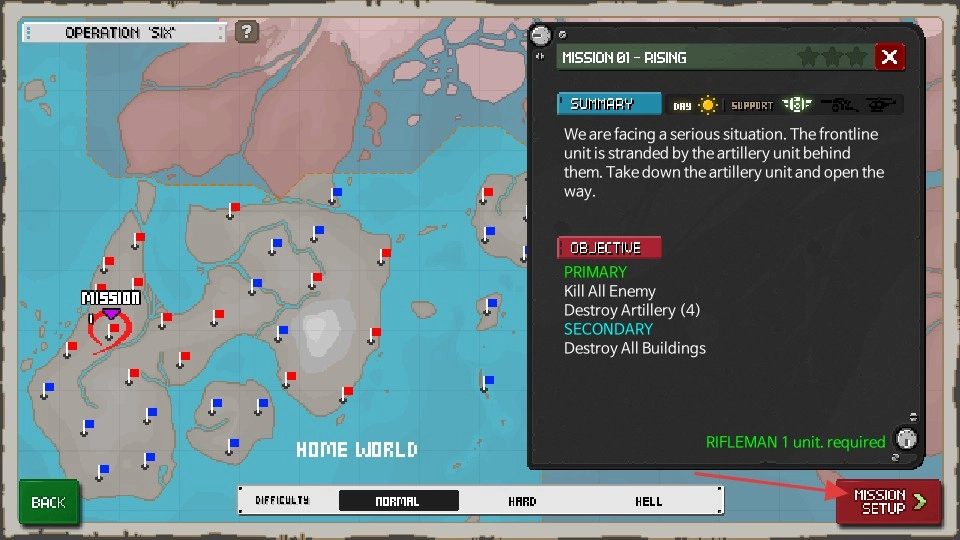This screenshot has height=540, width=960.
Task: Choose Hard difficulty
Action: click(x=522, y=501)
